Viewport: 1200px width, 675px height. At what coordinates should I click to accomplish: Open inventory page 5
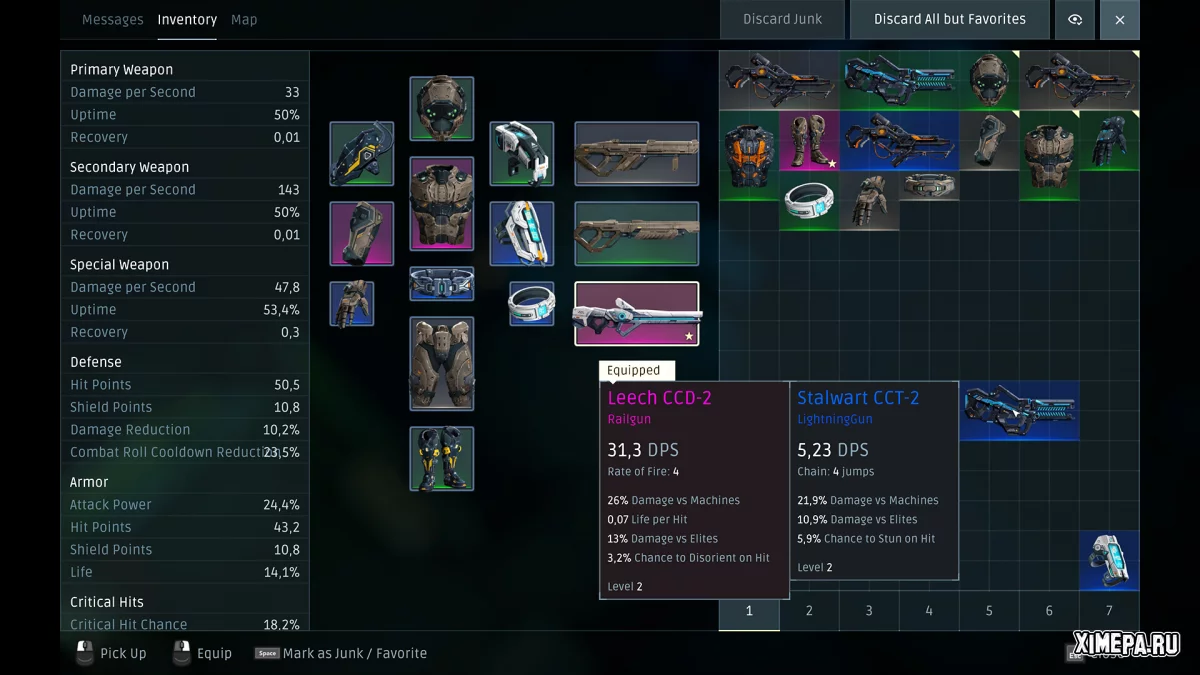[x=989, y=611]
